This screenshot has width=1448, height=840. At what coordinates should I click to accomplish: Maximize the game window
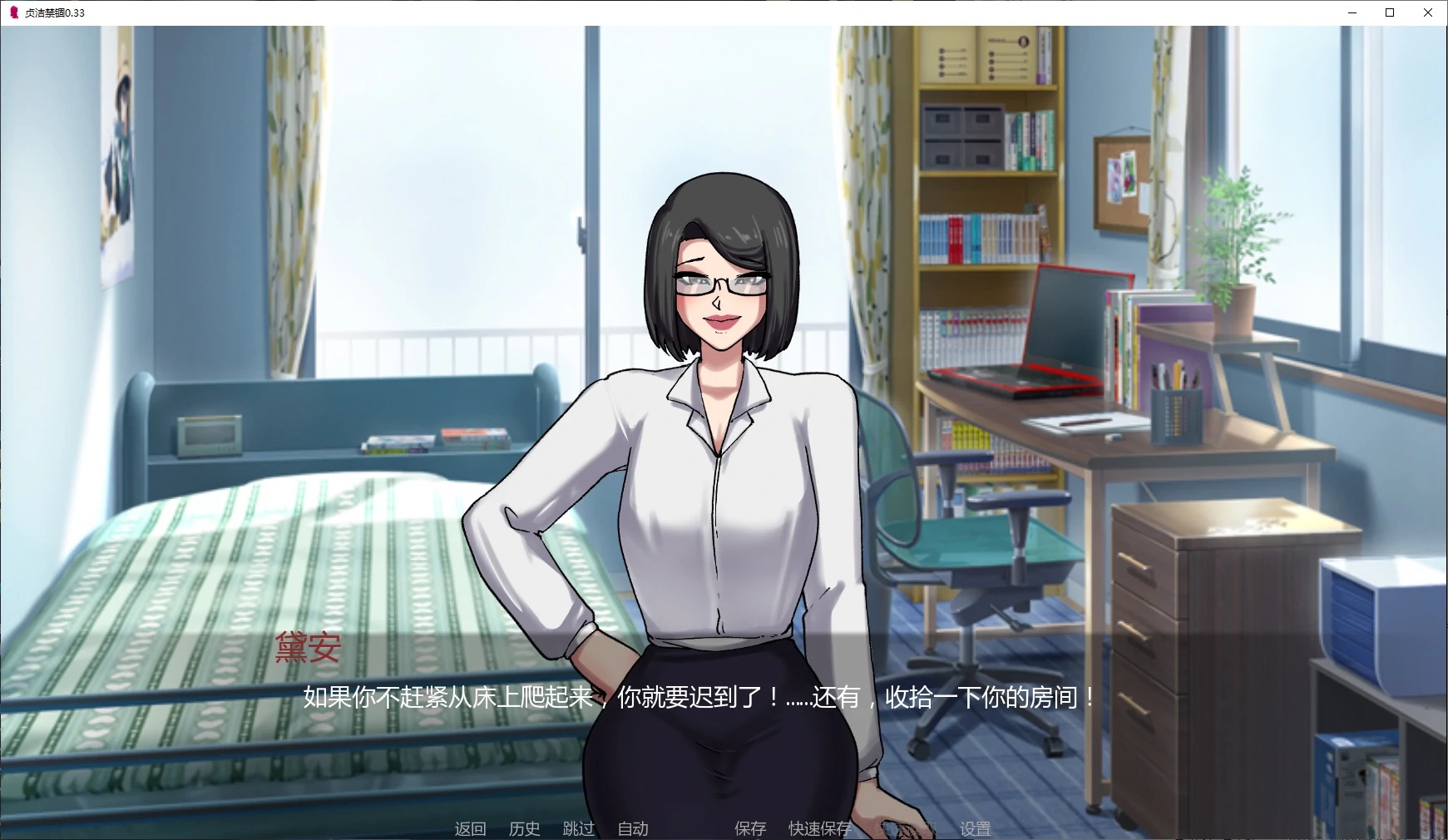[x=1388, y=12]
